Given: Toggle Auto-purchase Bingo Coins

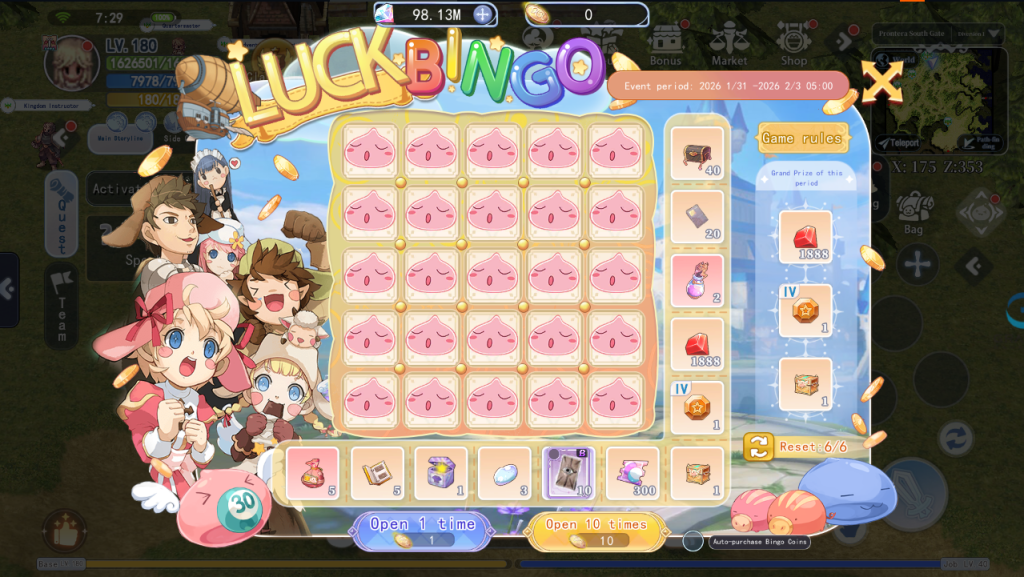Looking at the screenshot, I should point(693,541).
